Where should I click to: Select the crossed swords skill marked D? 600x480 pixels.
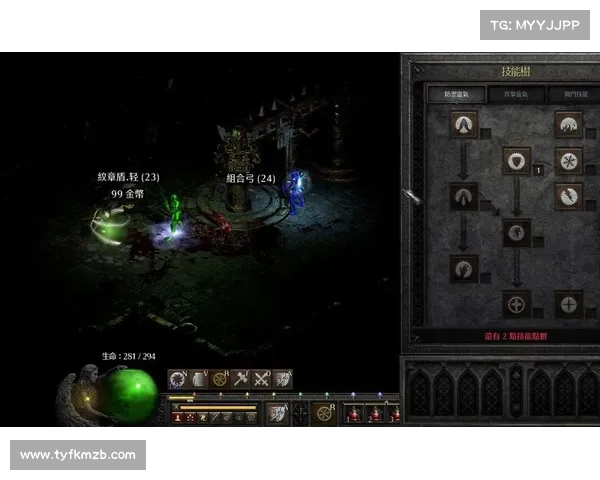pos(262,379)
